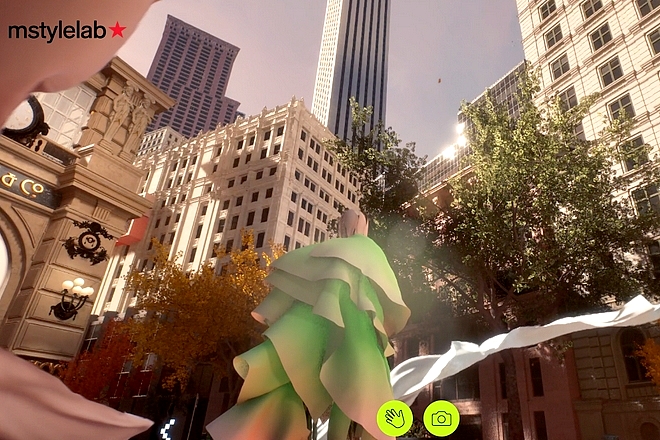Viewport: 660px width, 440px height.
Task: Tap the green waving hand emote button
Action: click(394, 418)
